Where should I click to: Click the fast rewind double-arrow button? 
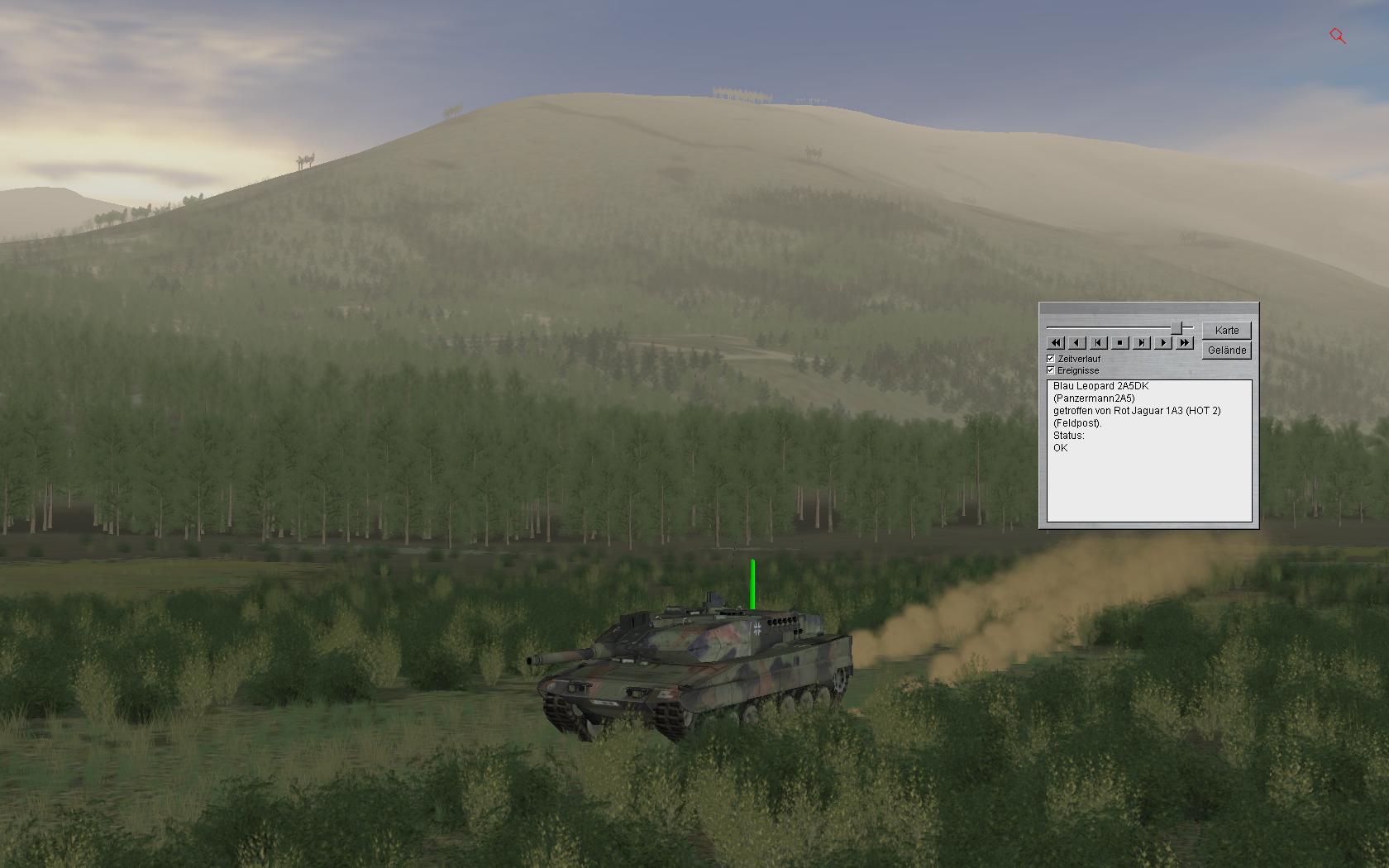tap(1056, 342)
